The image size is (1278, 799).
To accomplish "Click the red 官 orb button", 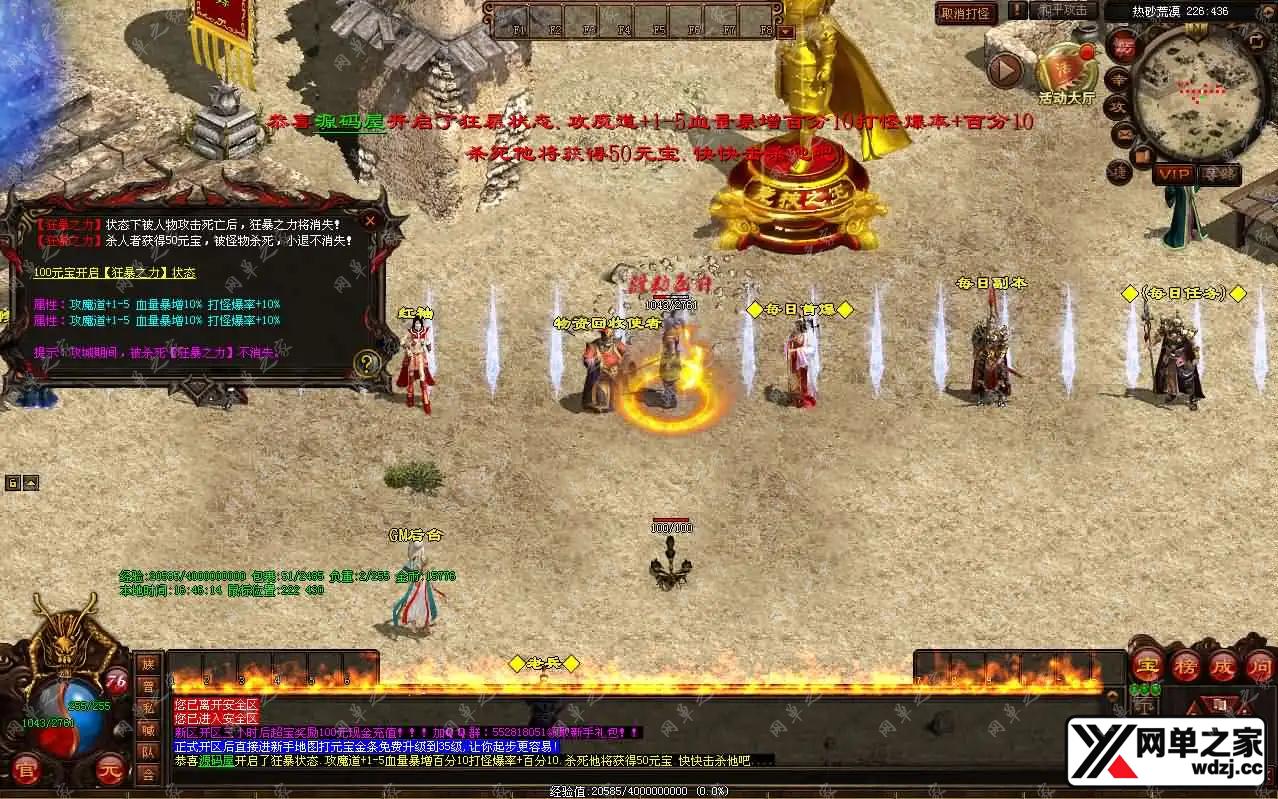I will tap(27, 769).
